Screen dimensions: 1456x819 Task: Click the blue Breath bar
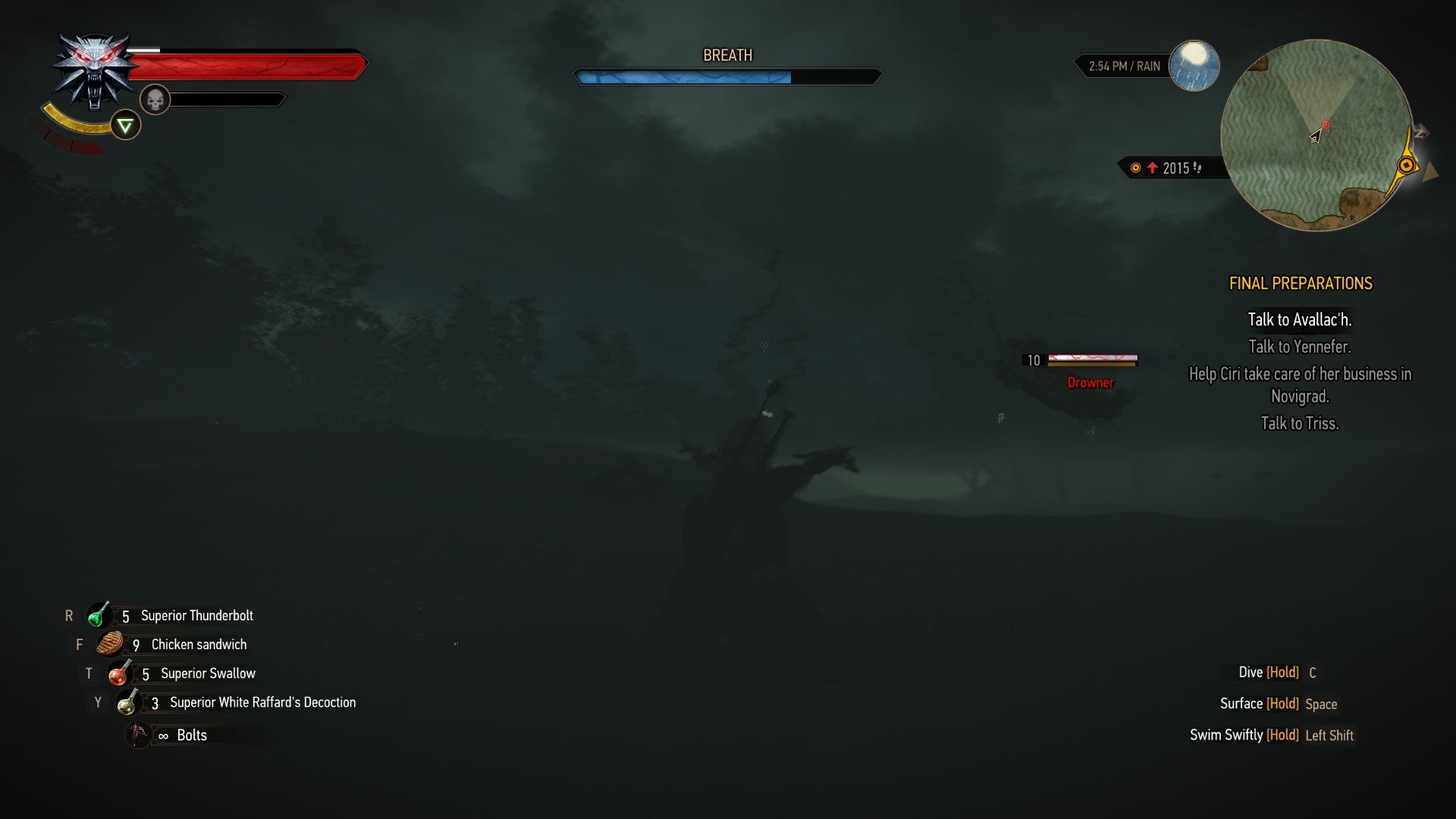682,76
